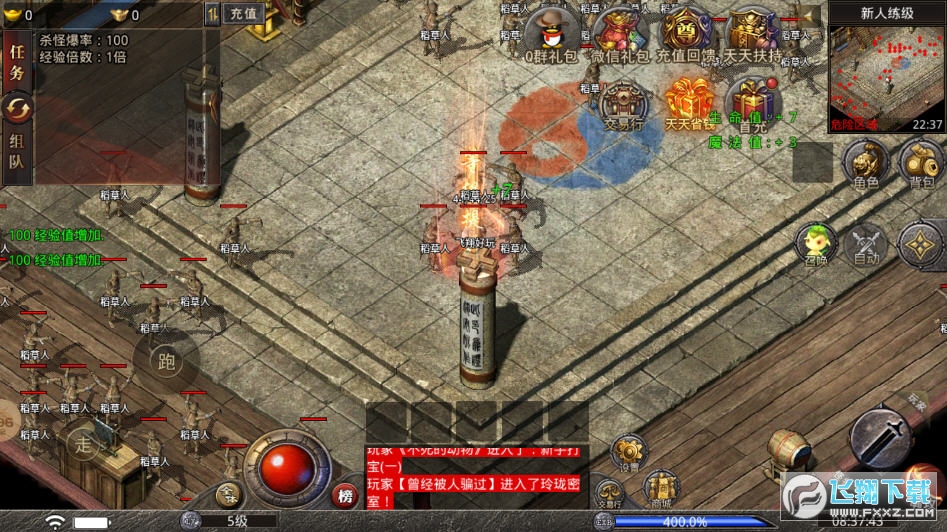Tap the 充值 recharge button
This screenshot has width=947, height=532.
(243, 14)
